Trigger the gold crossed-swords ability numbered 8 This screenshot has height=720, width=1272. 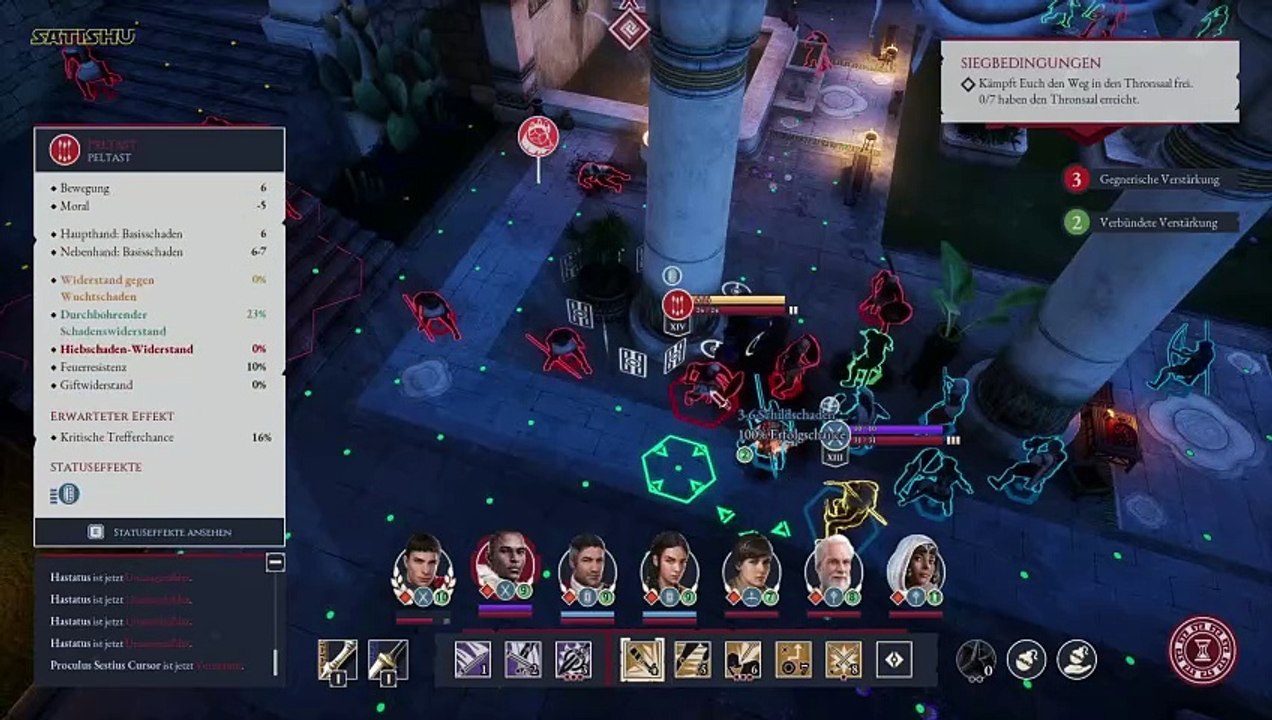[x=843, y=660]
